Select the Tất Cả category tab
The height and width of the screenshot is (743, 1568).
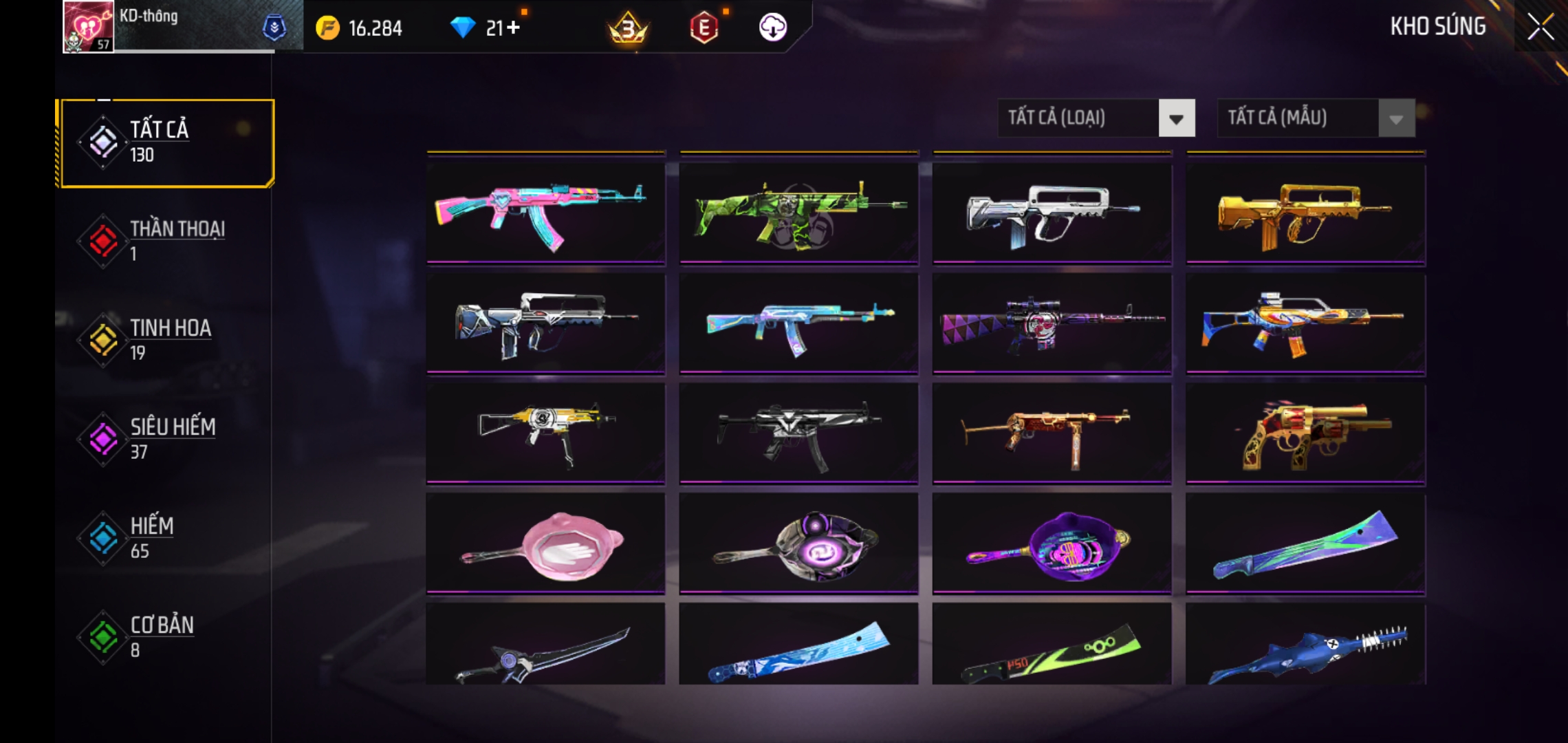(168, 142)
